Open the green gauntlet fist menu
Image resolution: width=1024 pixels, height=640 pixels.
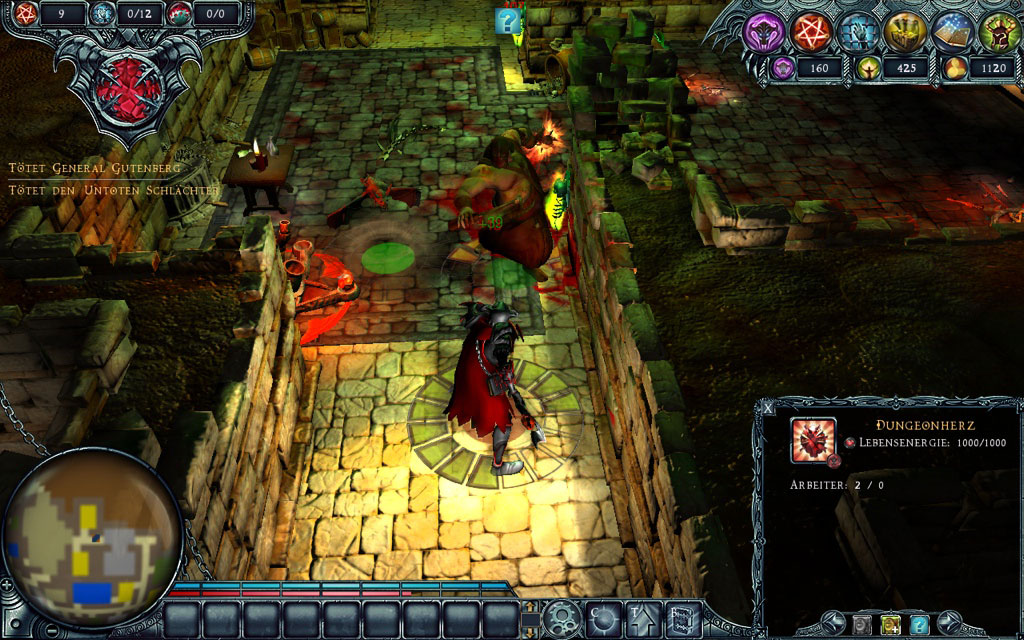(x=998, y=32)
